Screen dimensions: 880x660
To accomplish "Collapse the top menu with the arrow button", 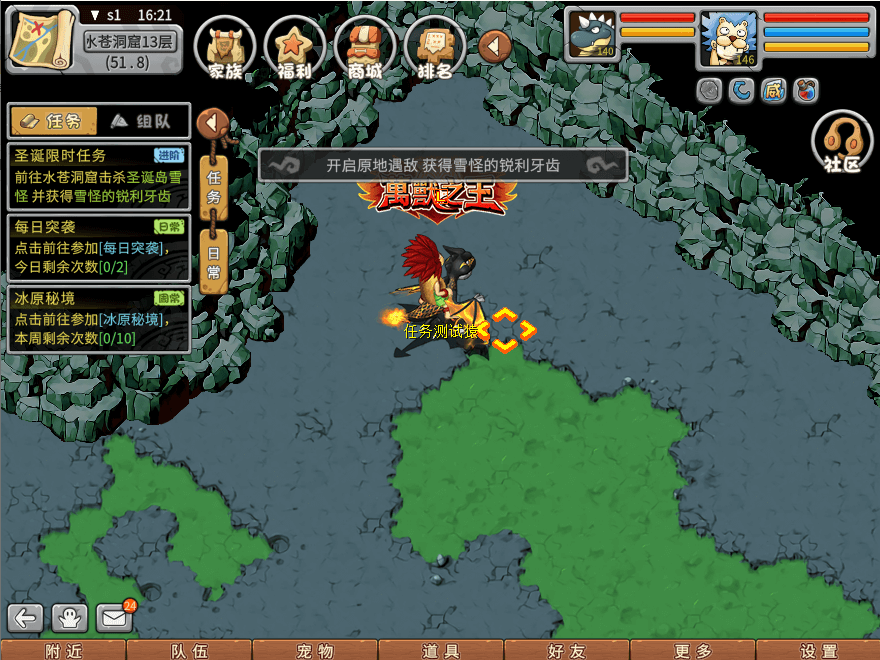I will coord(495,46).
